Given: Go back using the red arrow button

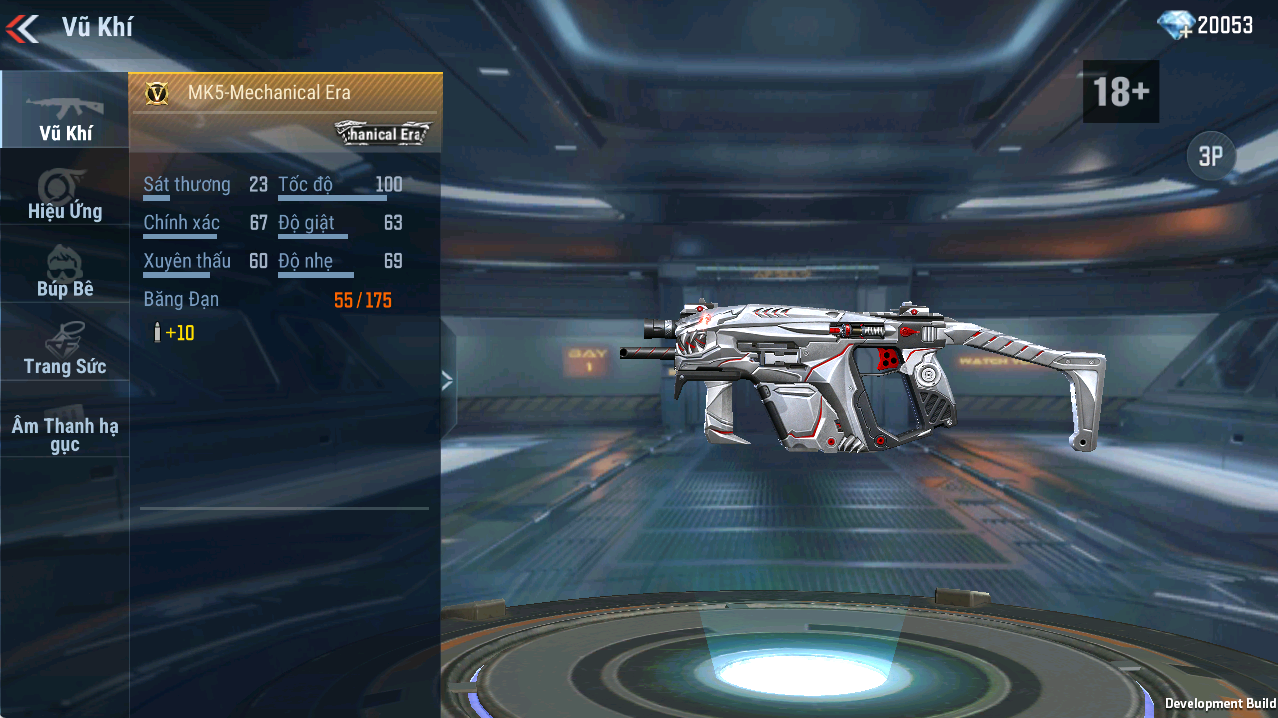Looking at the screenshot, I should (22, 28).
